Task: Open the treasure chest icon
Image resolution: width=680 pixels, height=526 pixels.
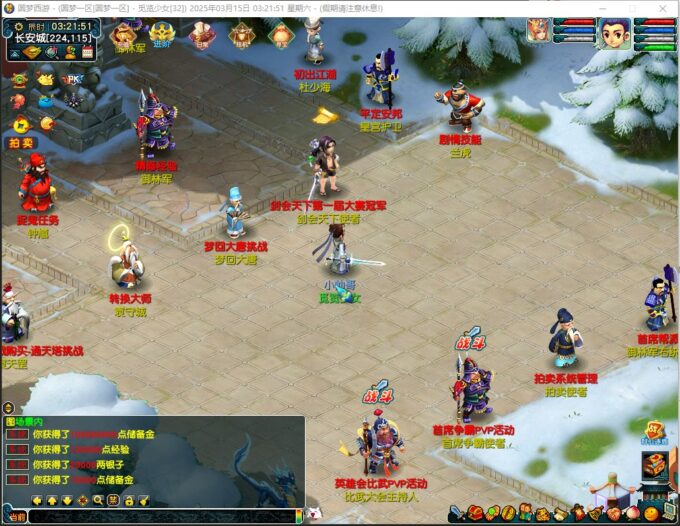Action: click(654, 464)
